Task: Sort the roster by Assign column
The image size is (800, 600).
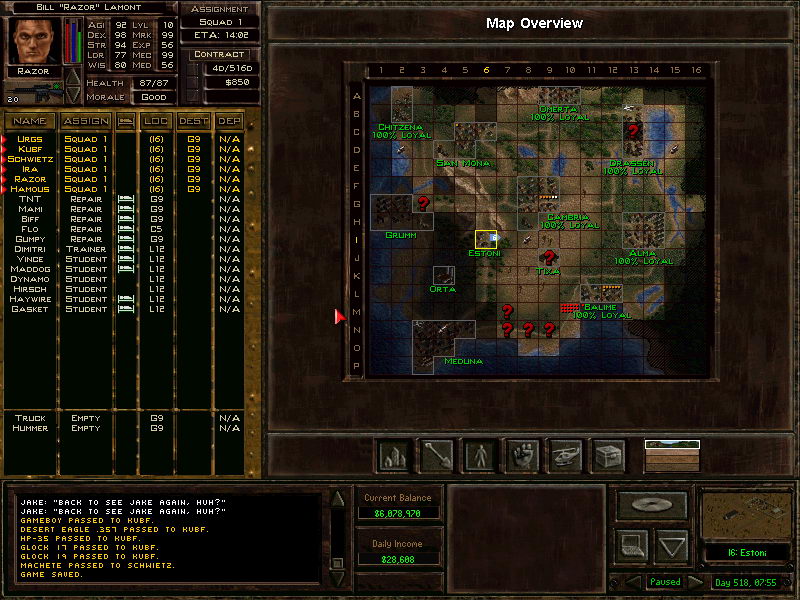Action: (x=85, y=121)
